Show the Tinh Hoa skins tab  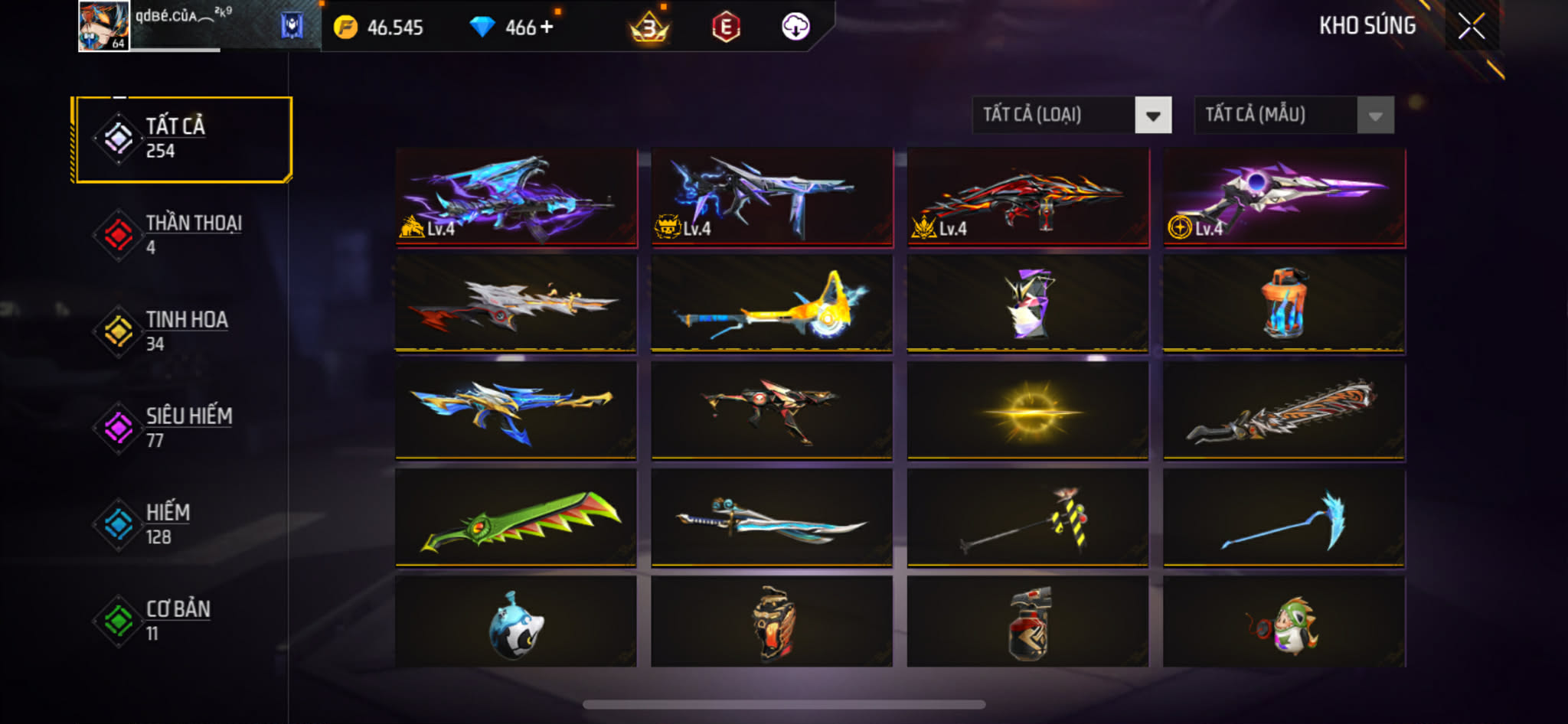click(182, 331)
